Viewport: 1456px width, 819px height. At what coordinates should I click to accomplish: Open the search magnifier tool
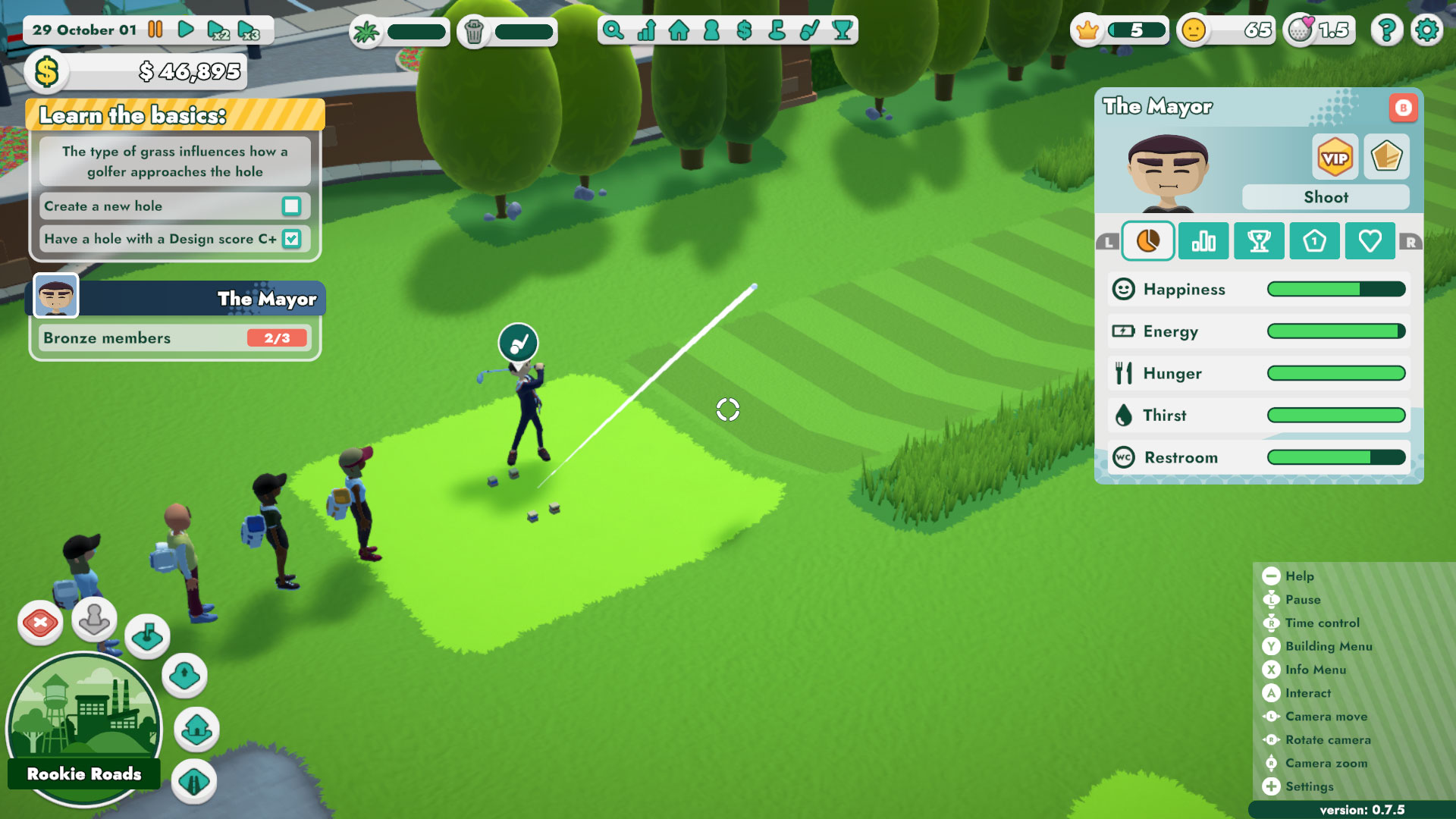pyautogui.click(x=614, y=30)
